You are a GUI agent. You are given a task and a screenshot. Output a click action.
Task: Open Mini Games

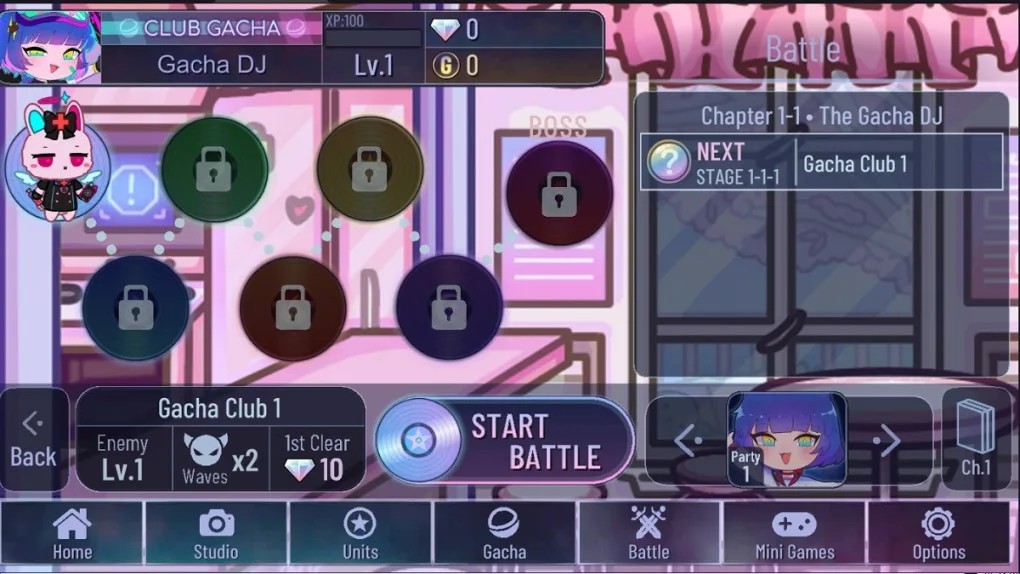pyautogui.click(x=794, y=533)
